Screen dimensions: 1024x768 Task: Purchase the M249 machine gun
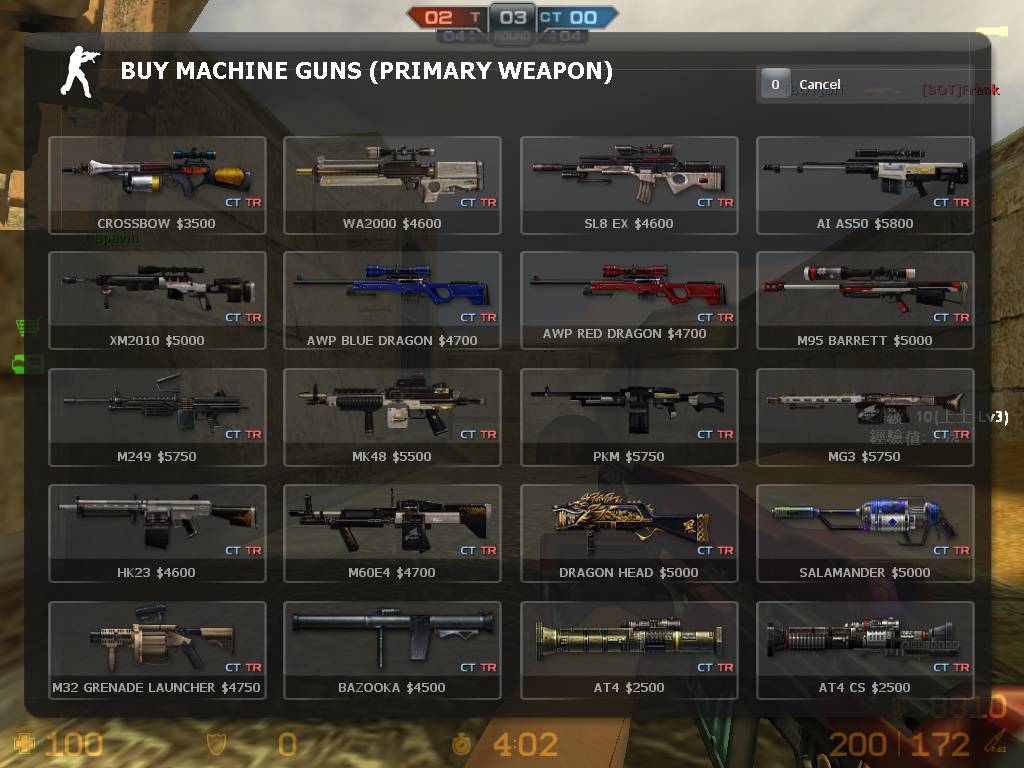coord(157,417)
